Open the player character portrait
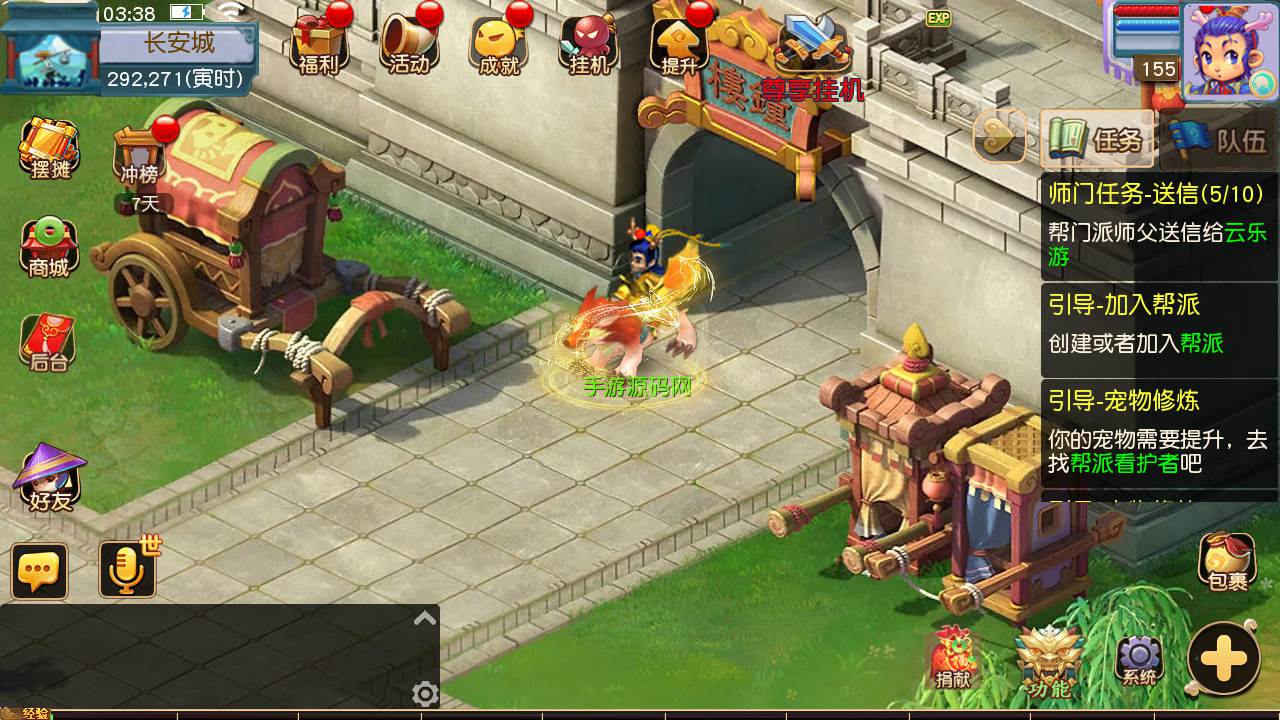 point(1228,50)
